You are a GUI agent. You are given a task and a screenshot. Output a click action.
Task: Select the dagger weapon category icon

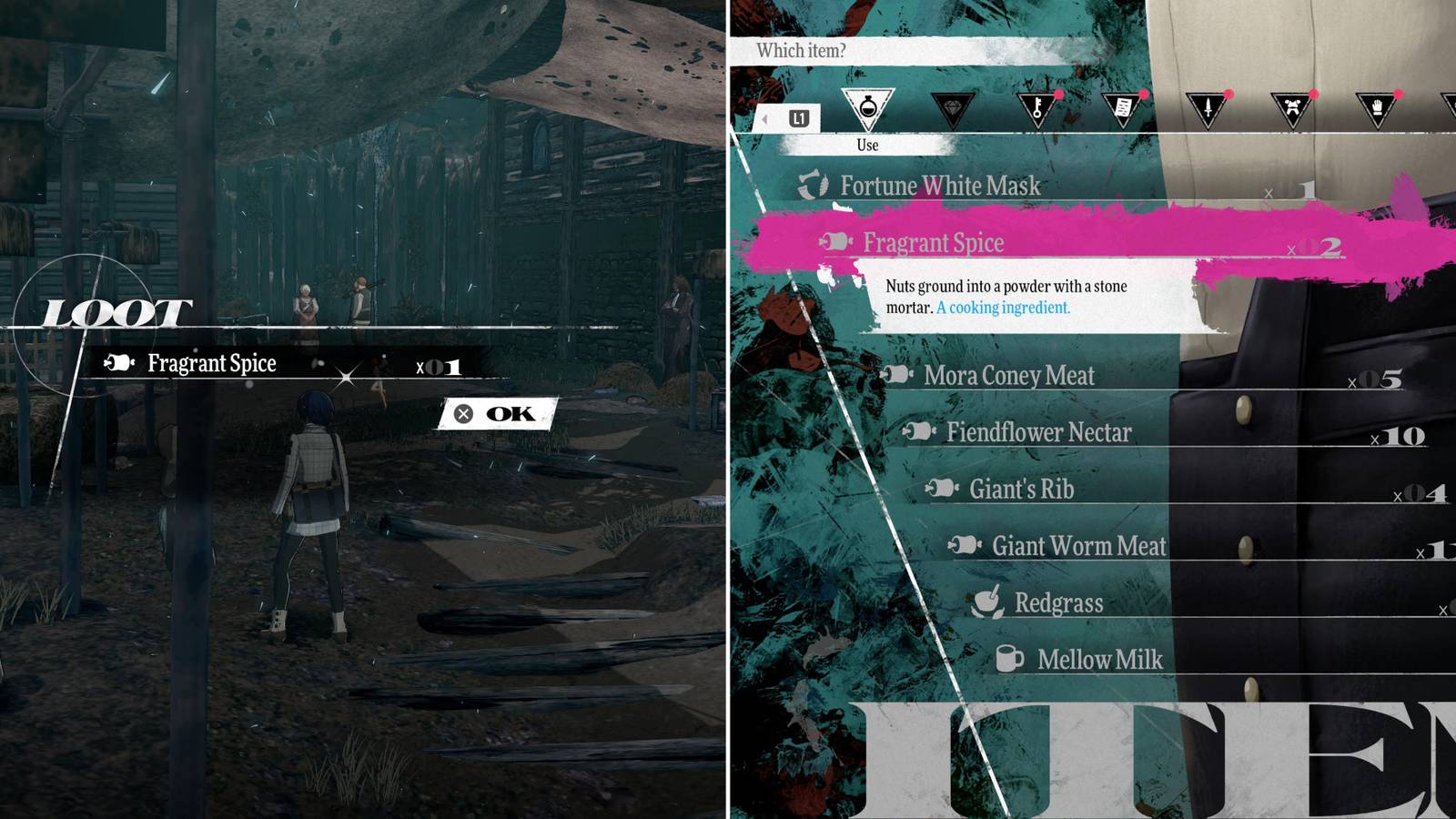(x=1208, y=107)
